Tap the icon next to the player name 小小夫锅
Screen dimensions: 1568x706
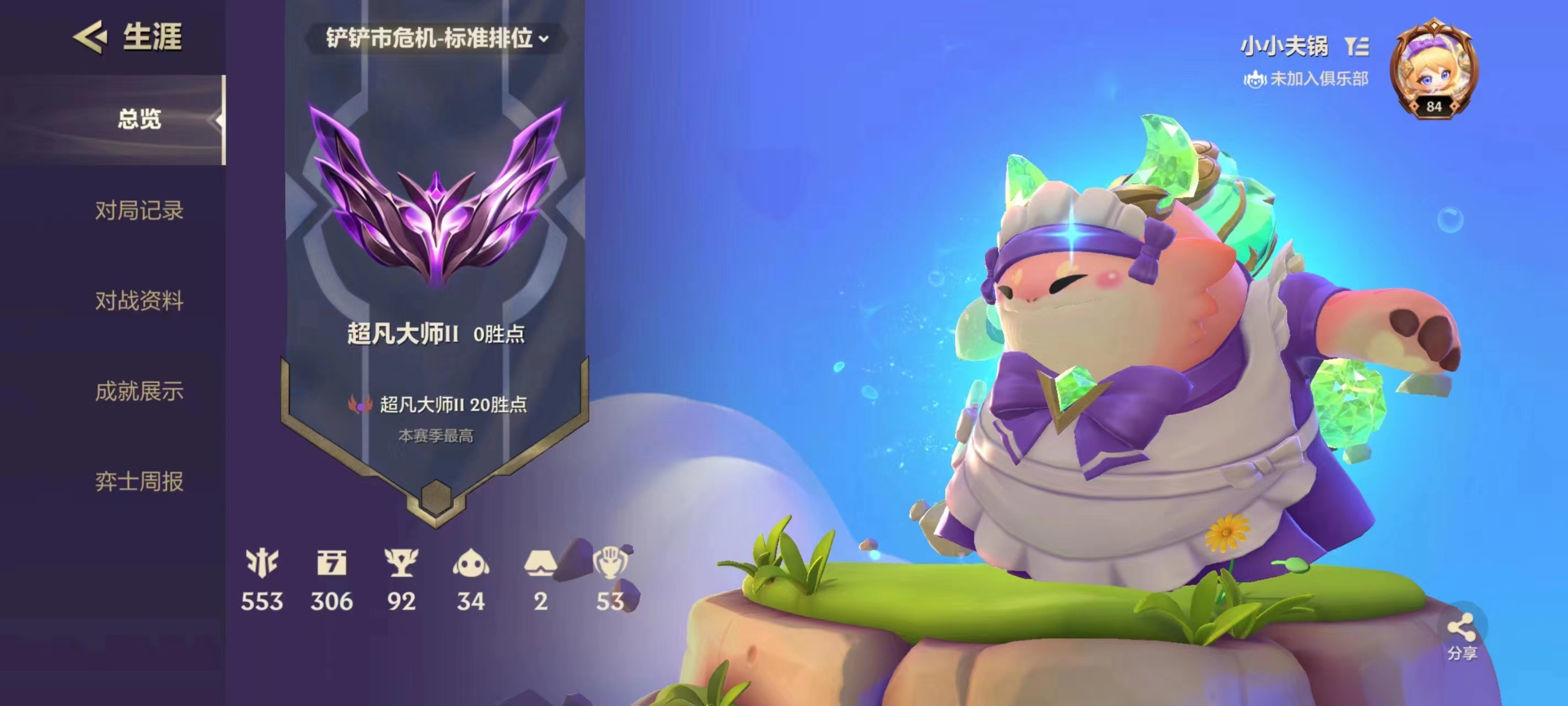click(1357, 46)
